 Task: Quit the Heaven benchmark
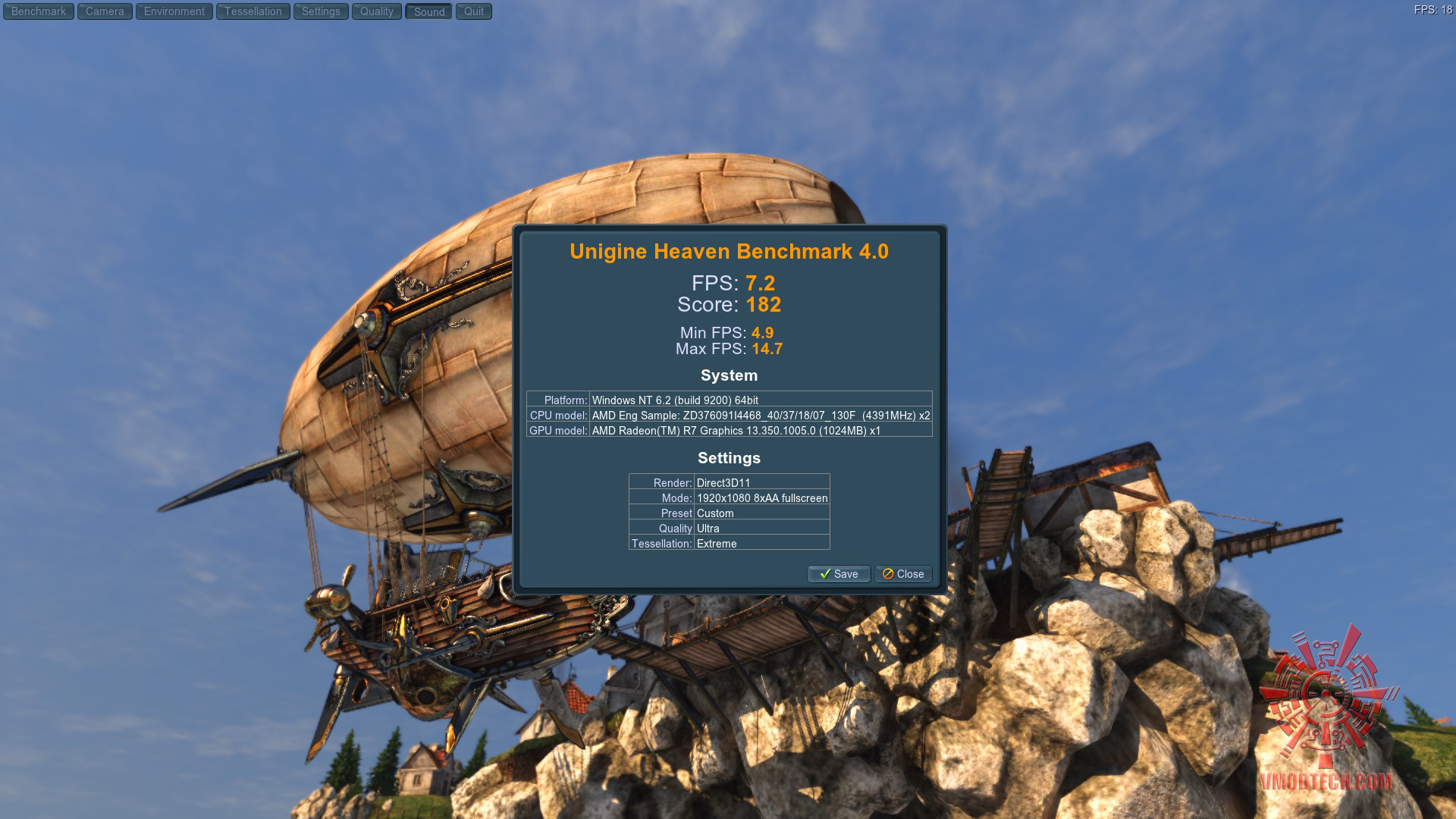[x=474, y=11]
